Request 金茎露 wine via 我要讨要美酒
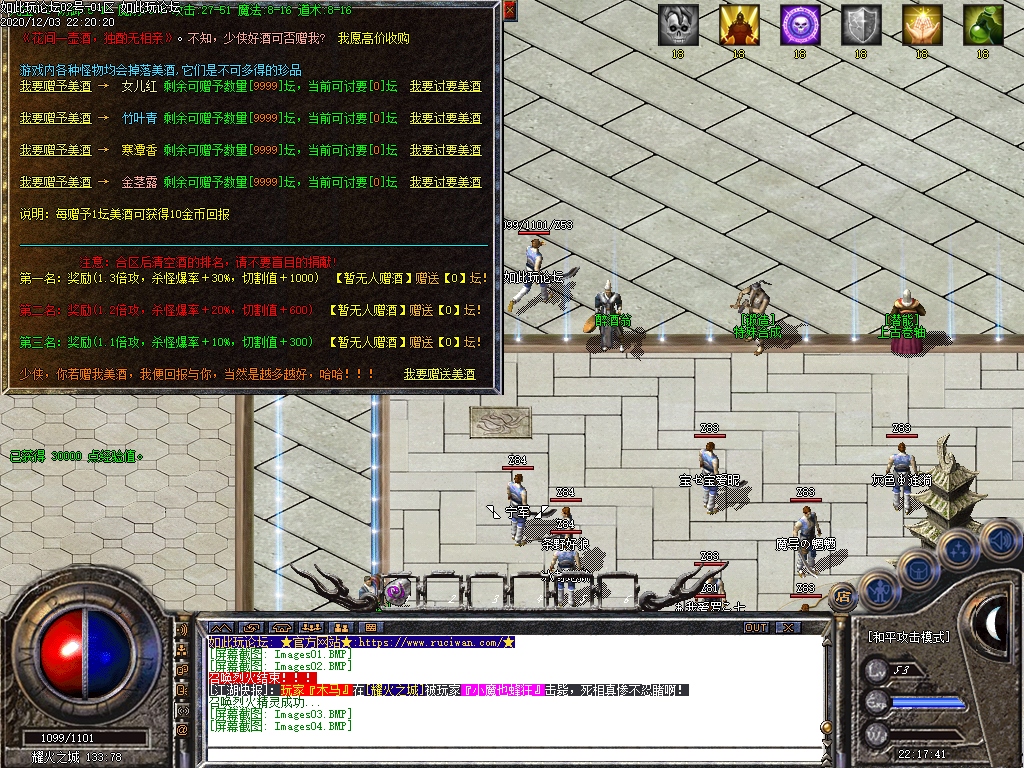1024x768 pixels. [x=445, y=182]
